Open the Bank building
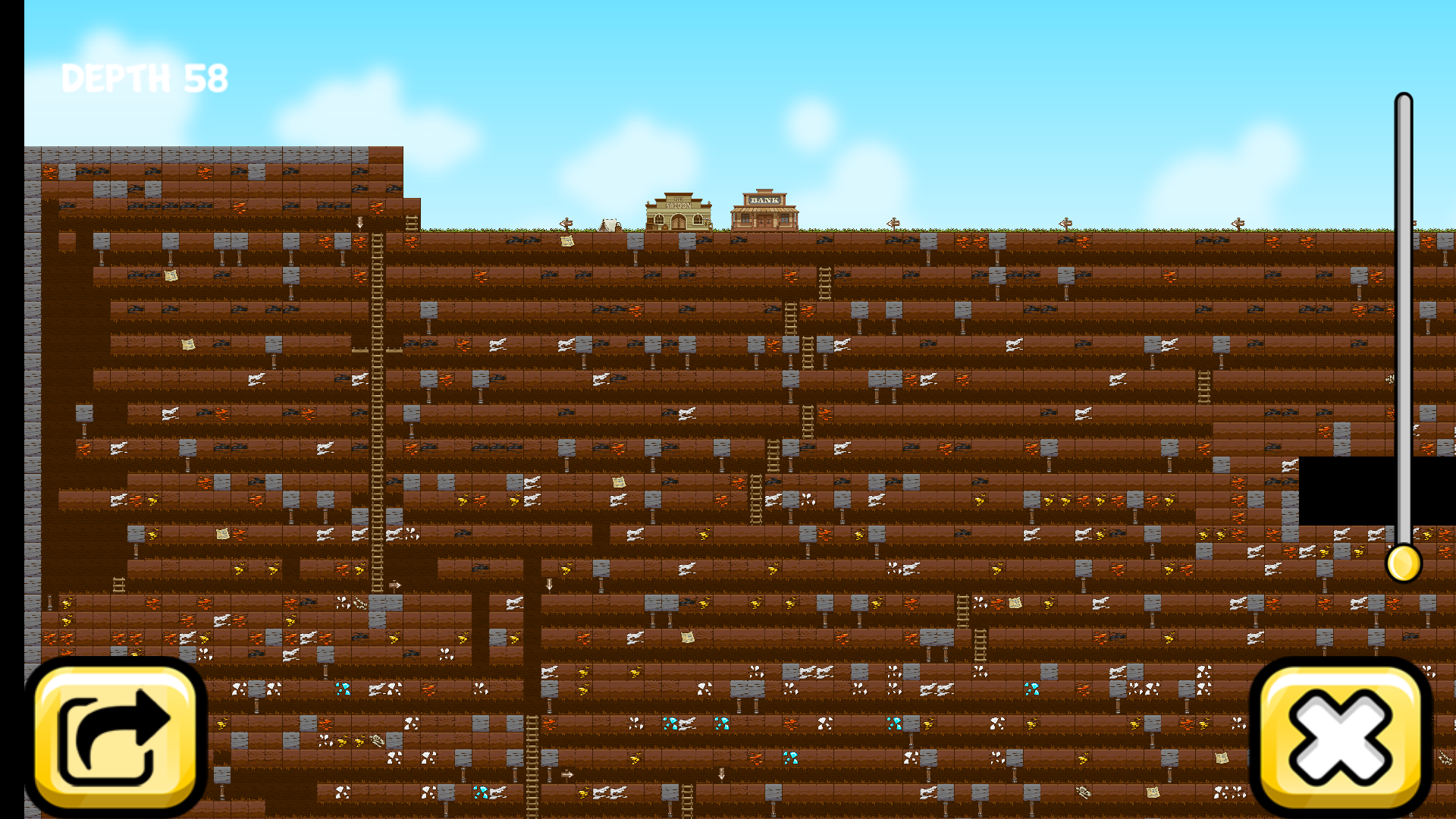Image resolution: width=1456 pixels, height=819 pixels. pos(766,209)
